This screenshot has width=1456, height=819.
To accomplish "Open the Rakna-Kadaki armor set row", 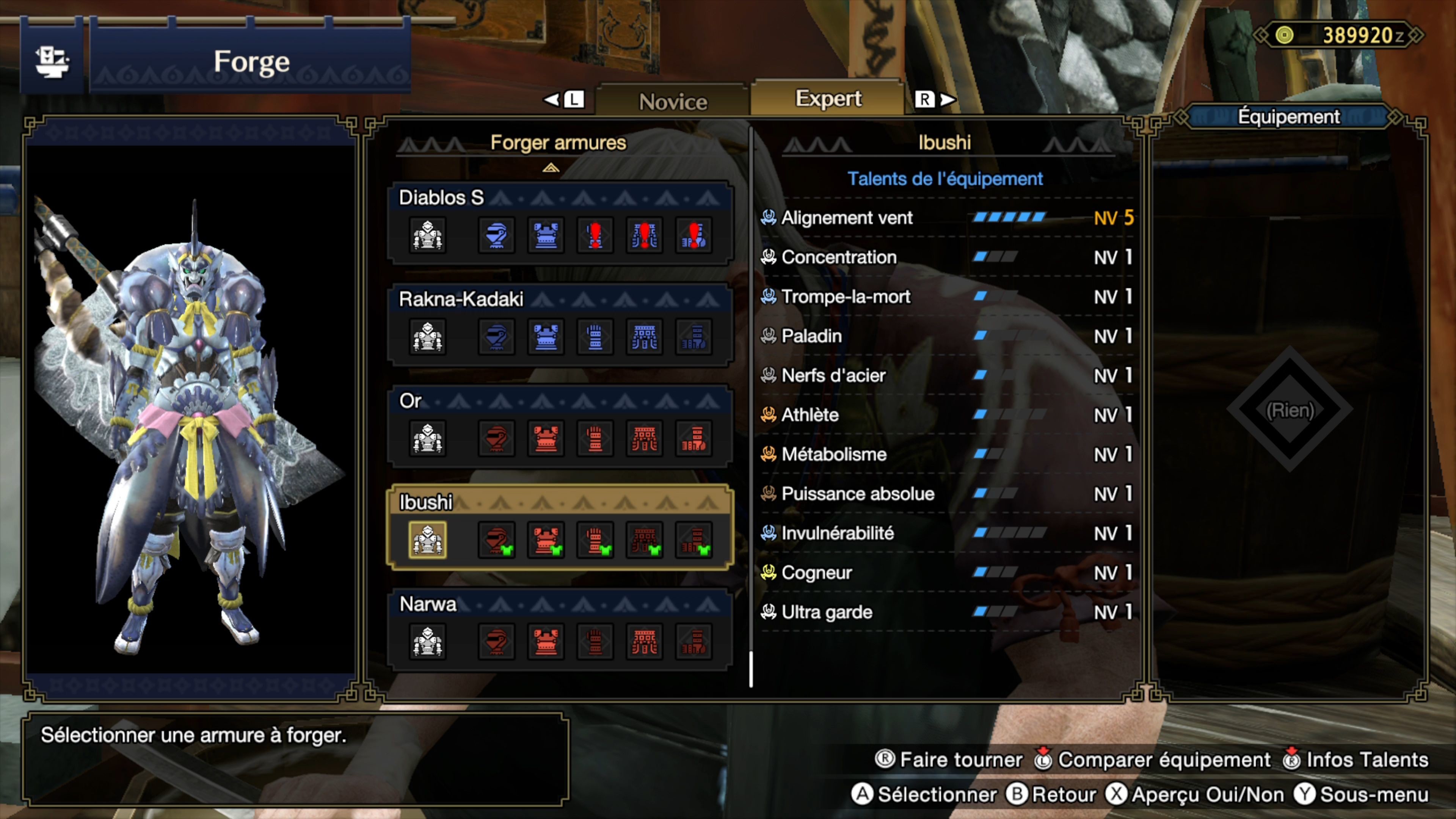I will click(461, 299).
